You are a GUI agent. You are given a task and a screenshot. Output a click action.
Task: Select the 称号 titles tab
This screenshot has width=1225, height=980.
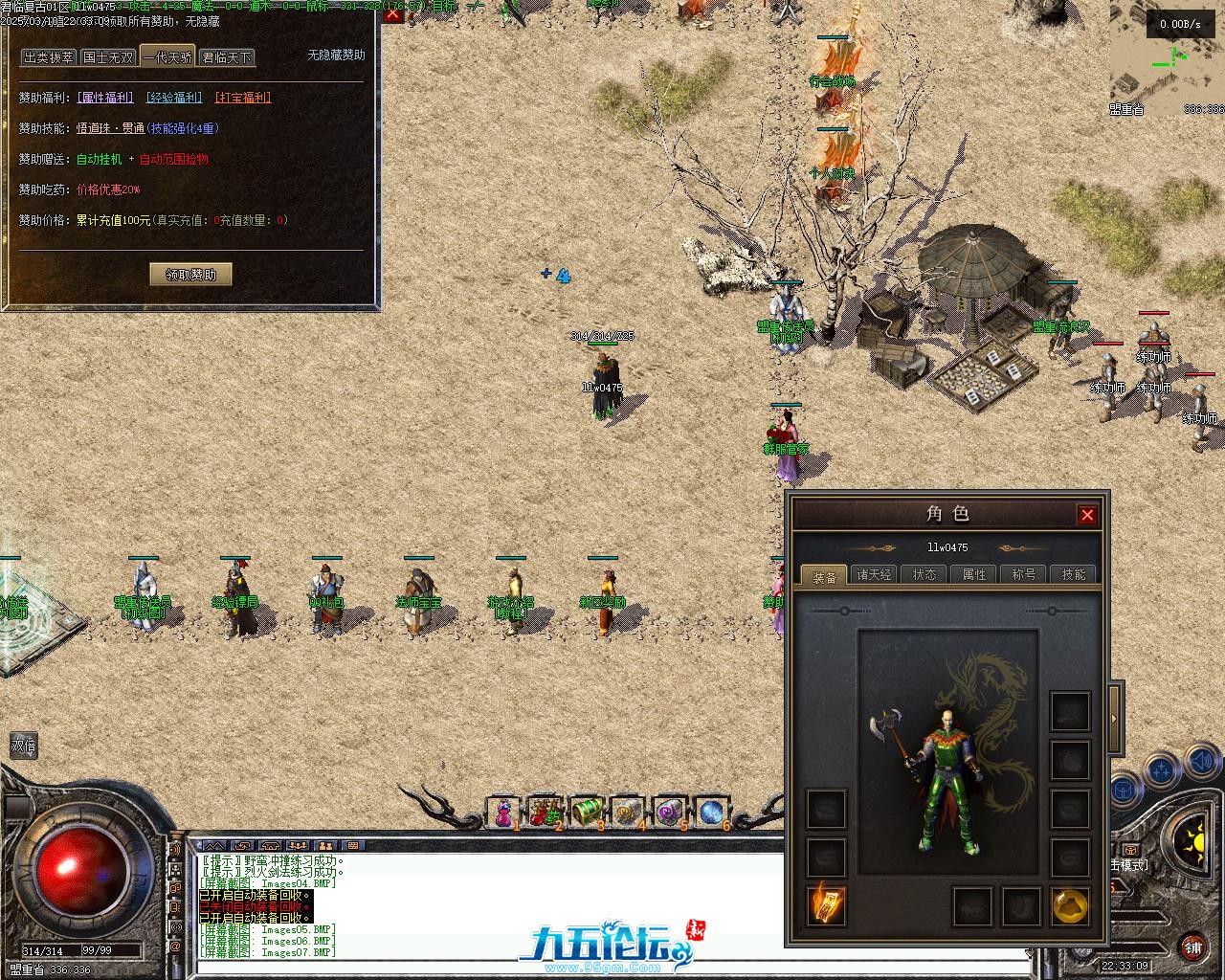pos(1024,574)
